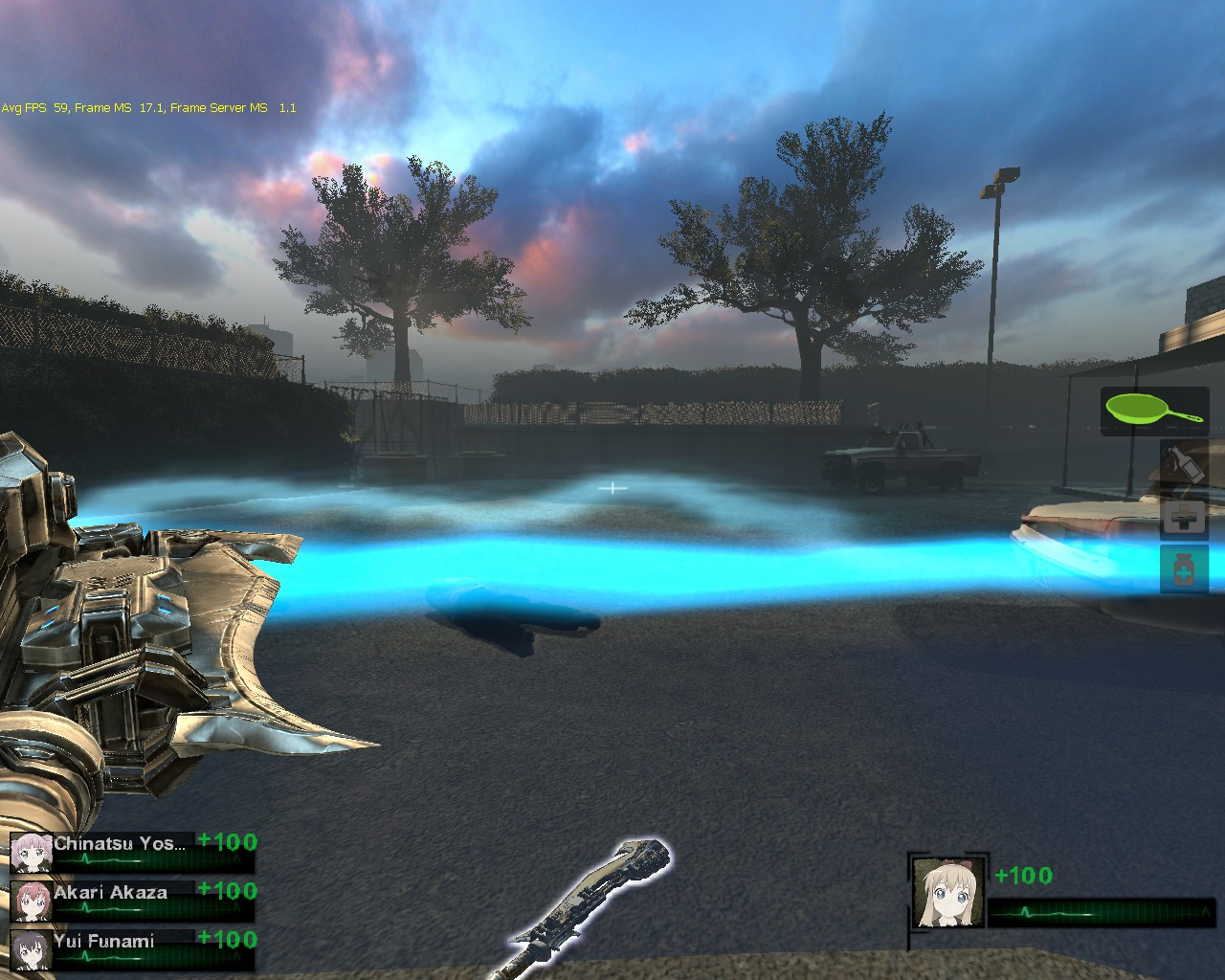Click Chinatsu's +100 health indicator
This screenshot has width=1225, height=980.
tap(227, 842)
